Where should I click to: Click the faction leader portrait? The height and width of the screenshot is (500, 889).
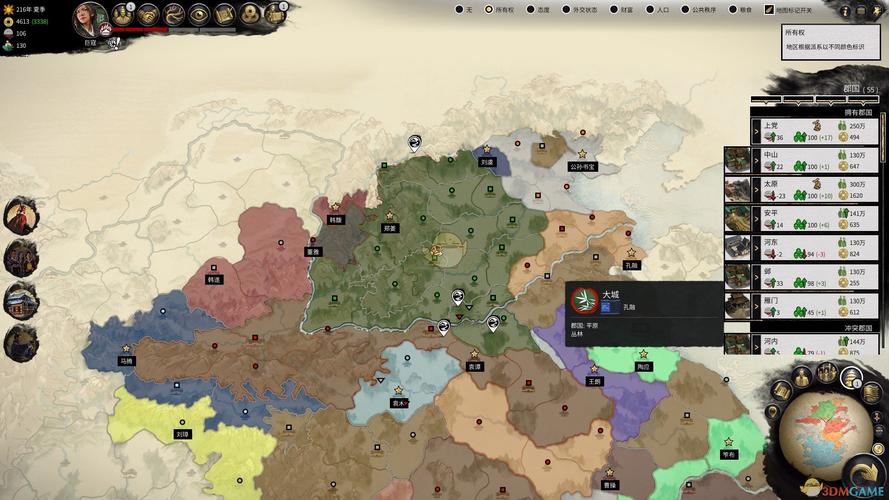coord(90,17)
